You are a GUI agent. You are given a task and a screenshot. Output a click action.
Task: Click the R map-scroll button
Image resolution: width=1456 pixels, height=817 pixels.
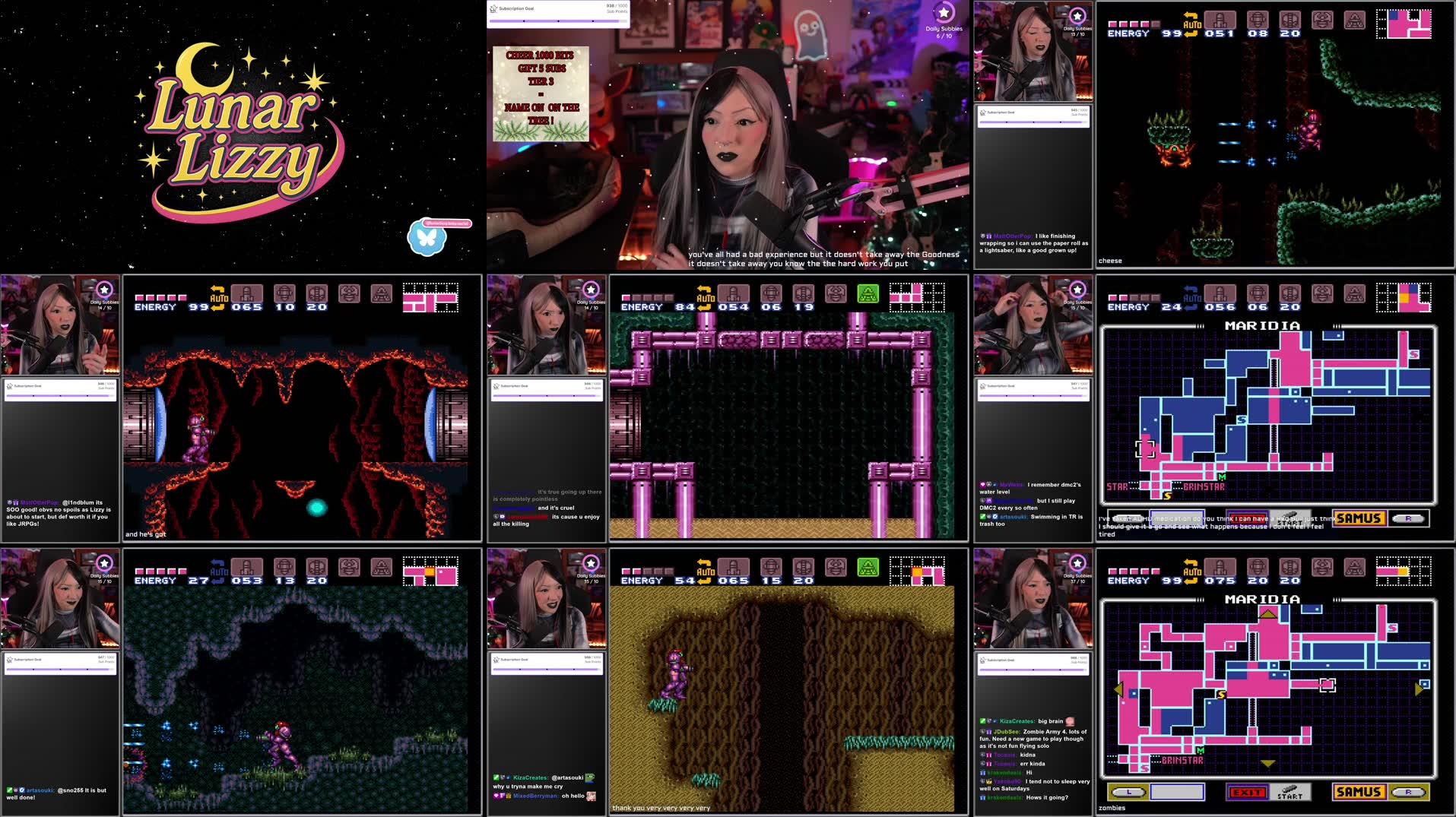tap(1408, 791)
